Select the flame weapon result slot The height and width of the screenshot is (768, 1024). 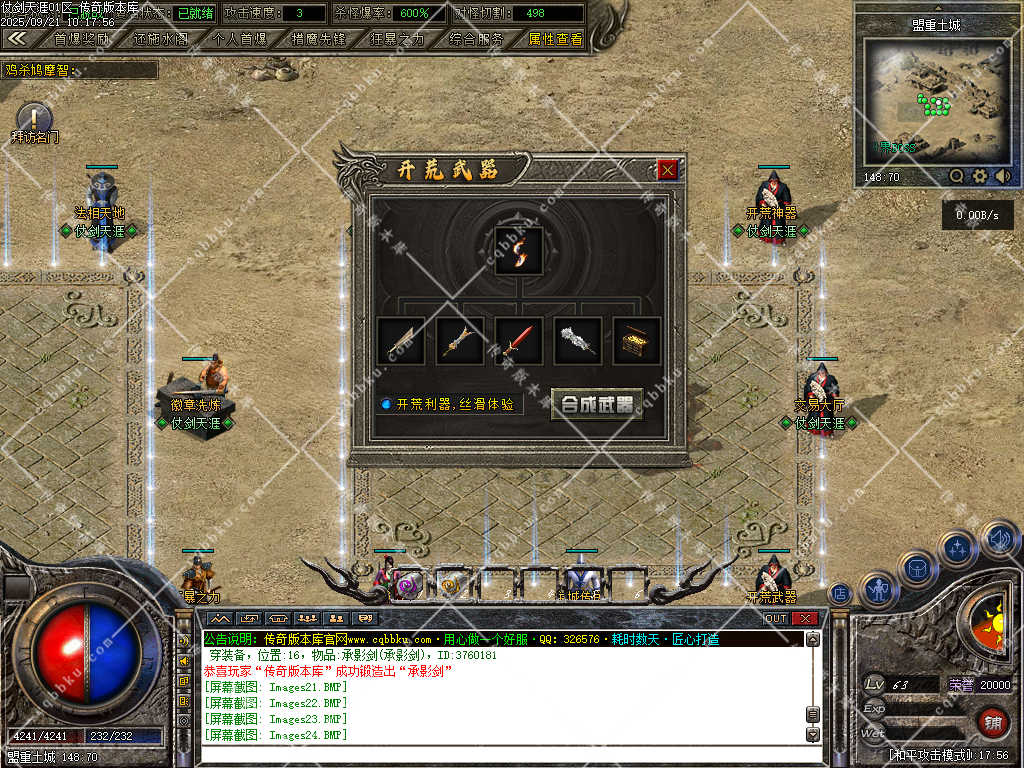[x=519, y=250]
